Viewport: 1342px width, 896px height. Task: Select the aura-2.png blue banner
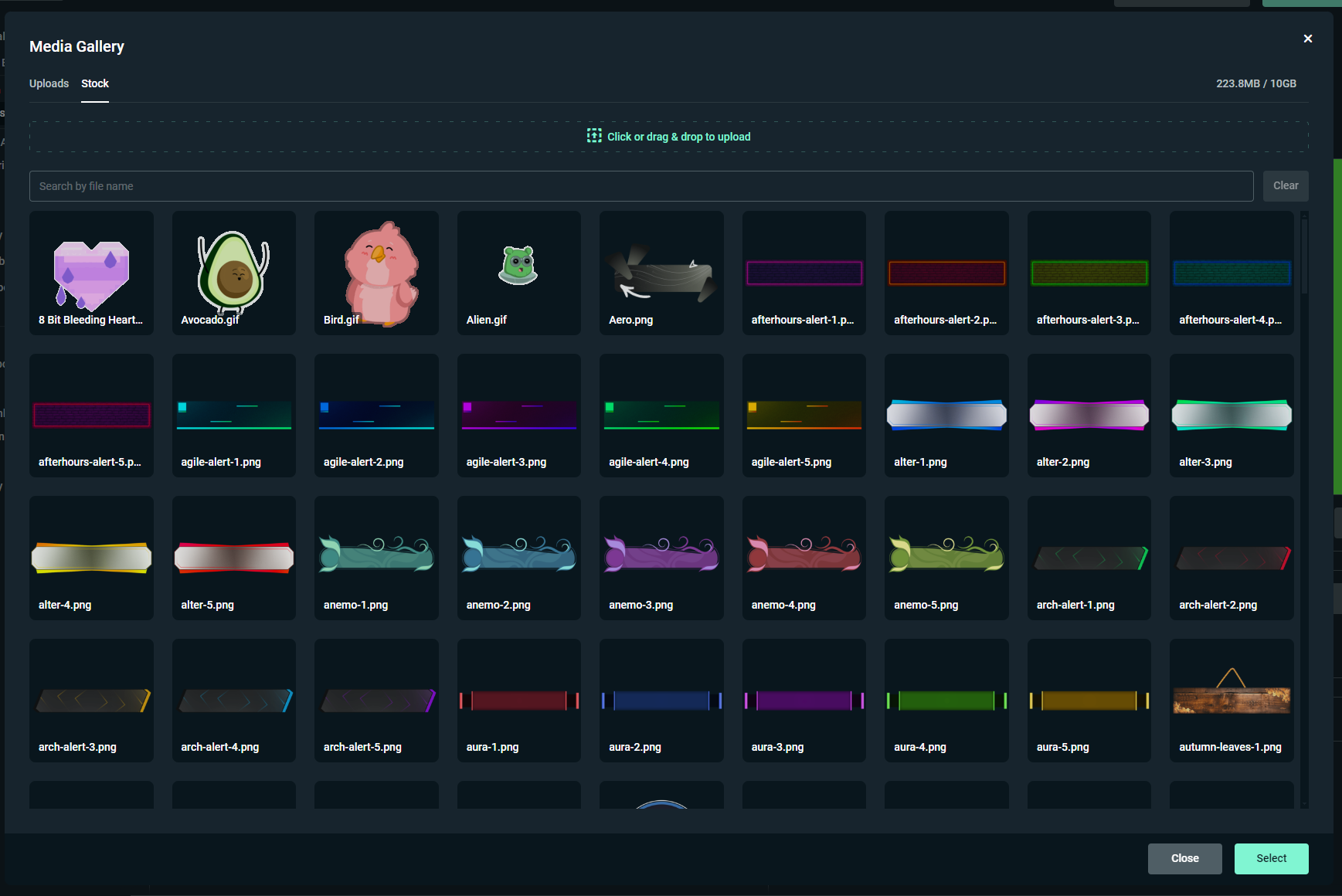click(661, 700)
